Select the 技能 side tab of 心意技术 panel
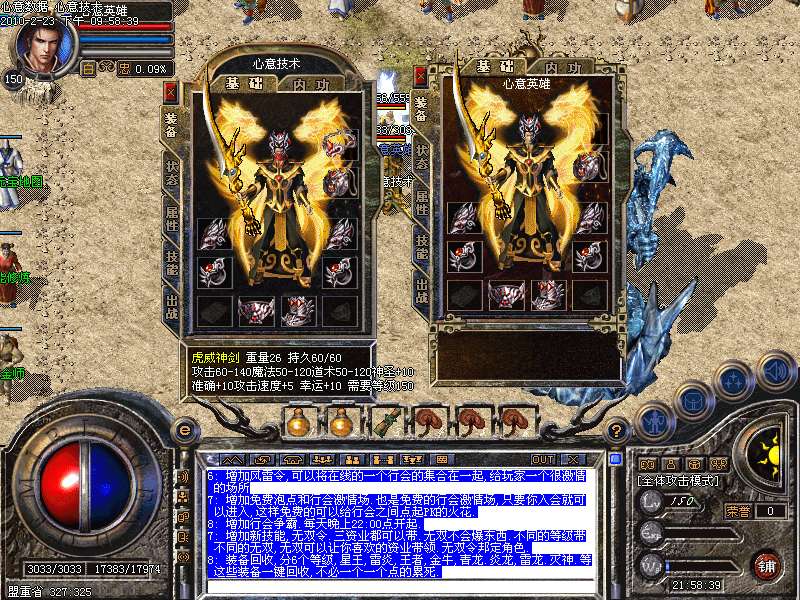The height and width of the screenshot is (600, 800). click(172, 257)
